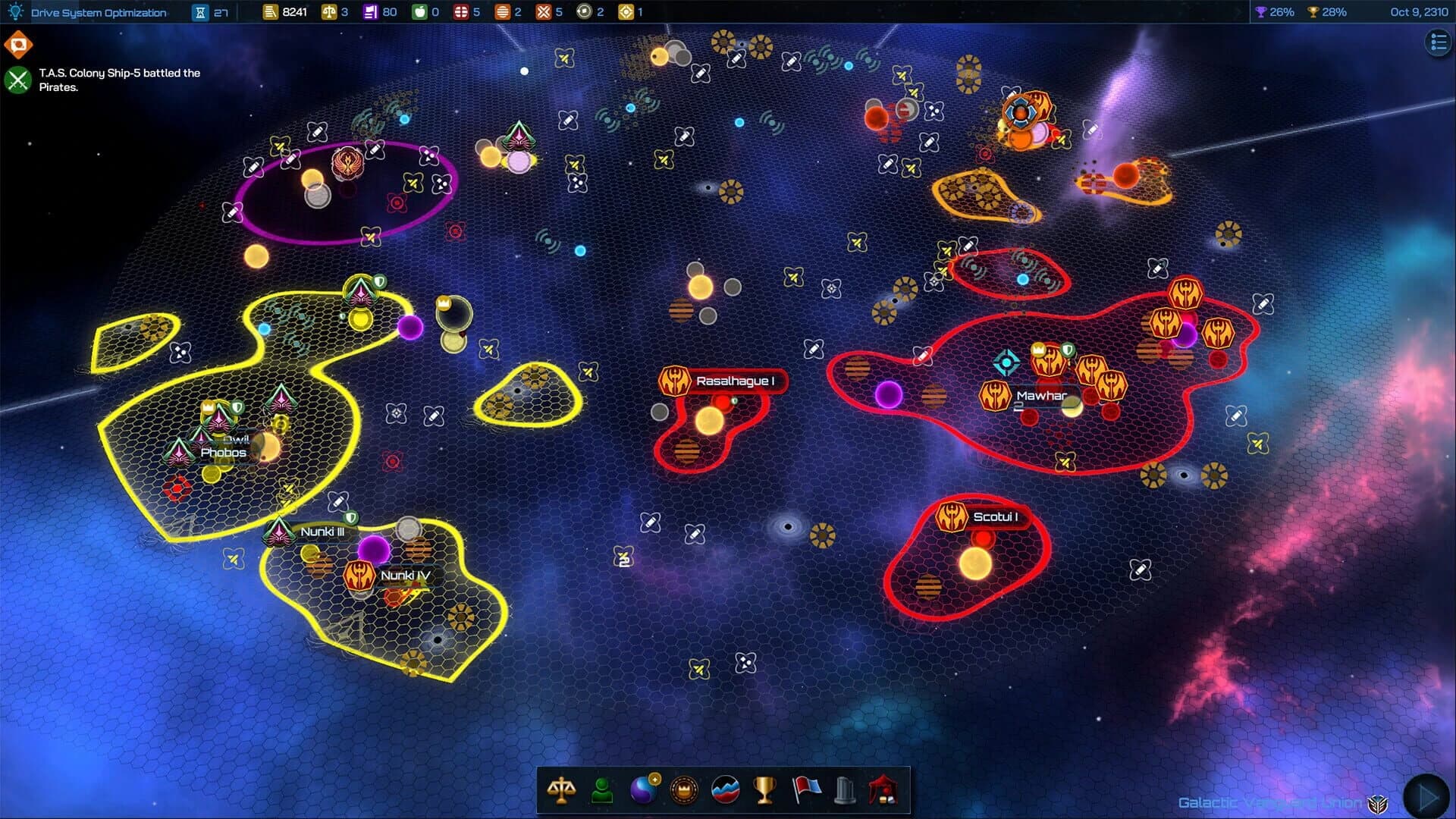Click the Nunki IV planet label

coord(404,576)
